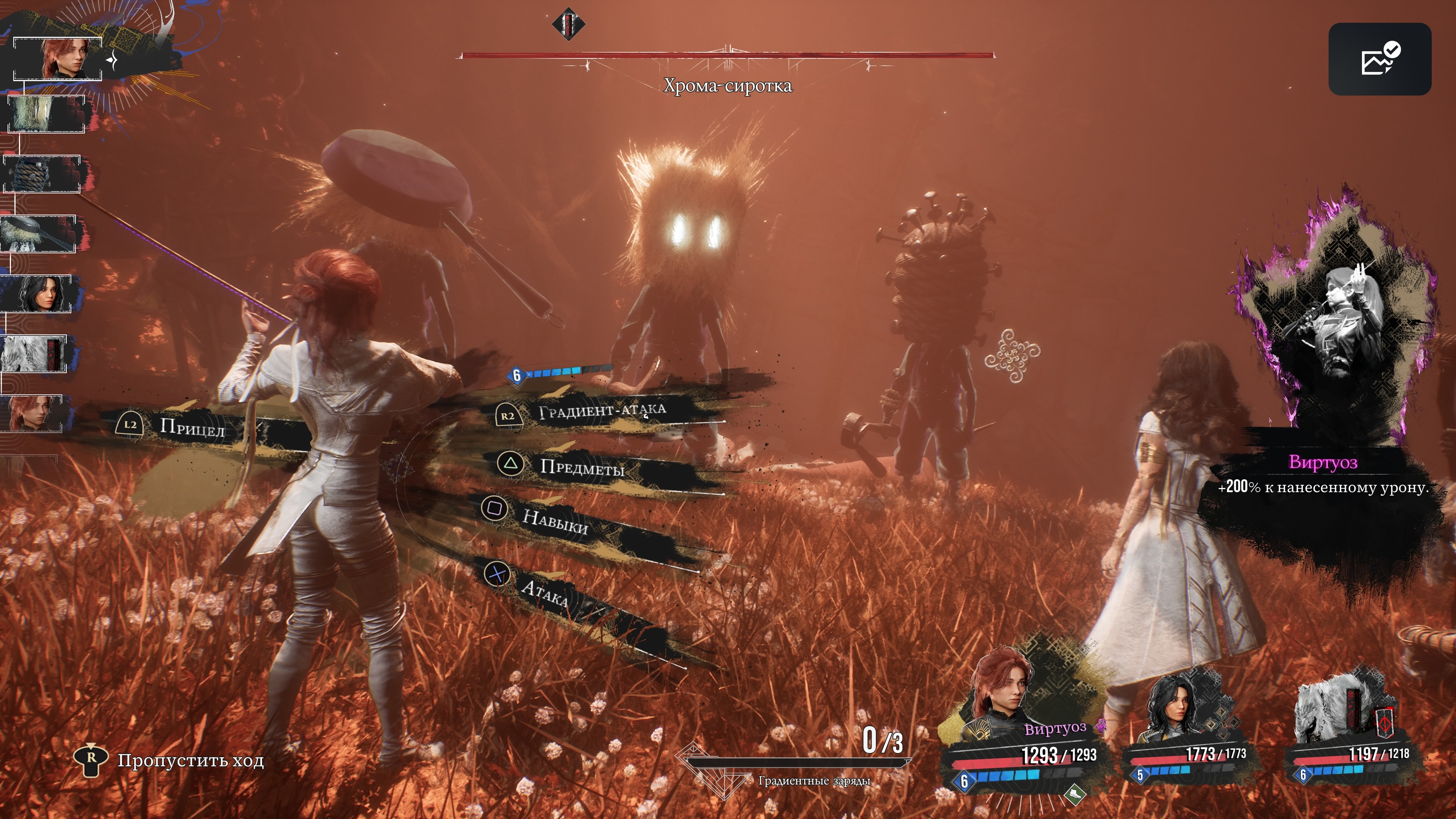Select the black-haired woman turn order tile
The width and height of the screenshot is (1456, 819).
[37, 293]
